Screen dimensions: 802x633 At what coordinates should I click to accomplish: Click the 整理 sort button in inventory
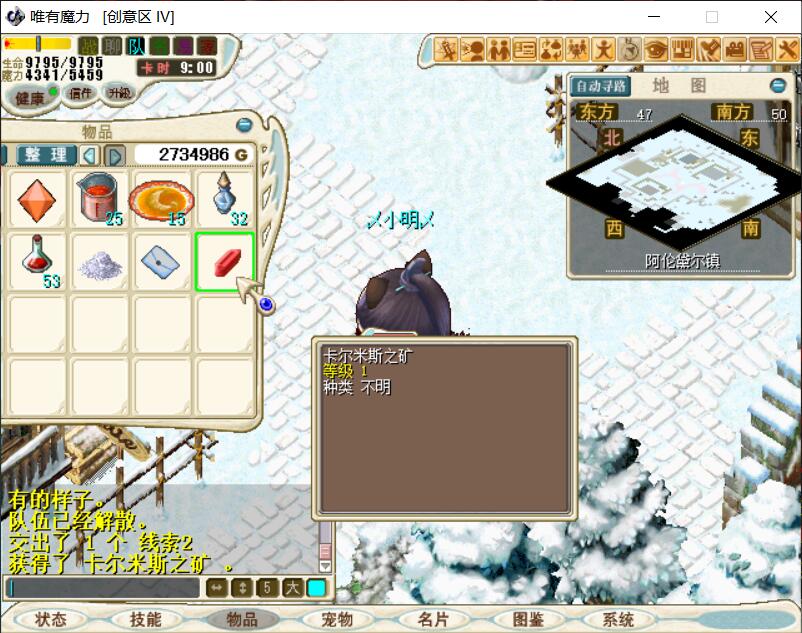[46, 155]
